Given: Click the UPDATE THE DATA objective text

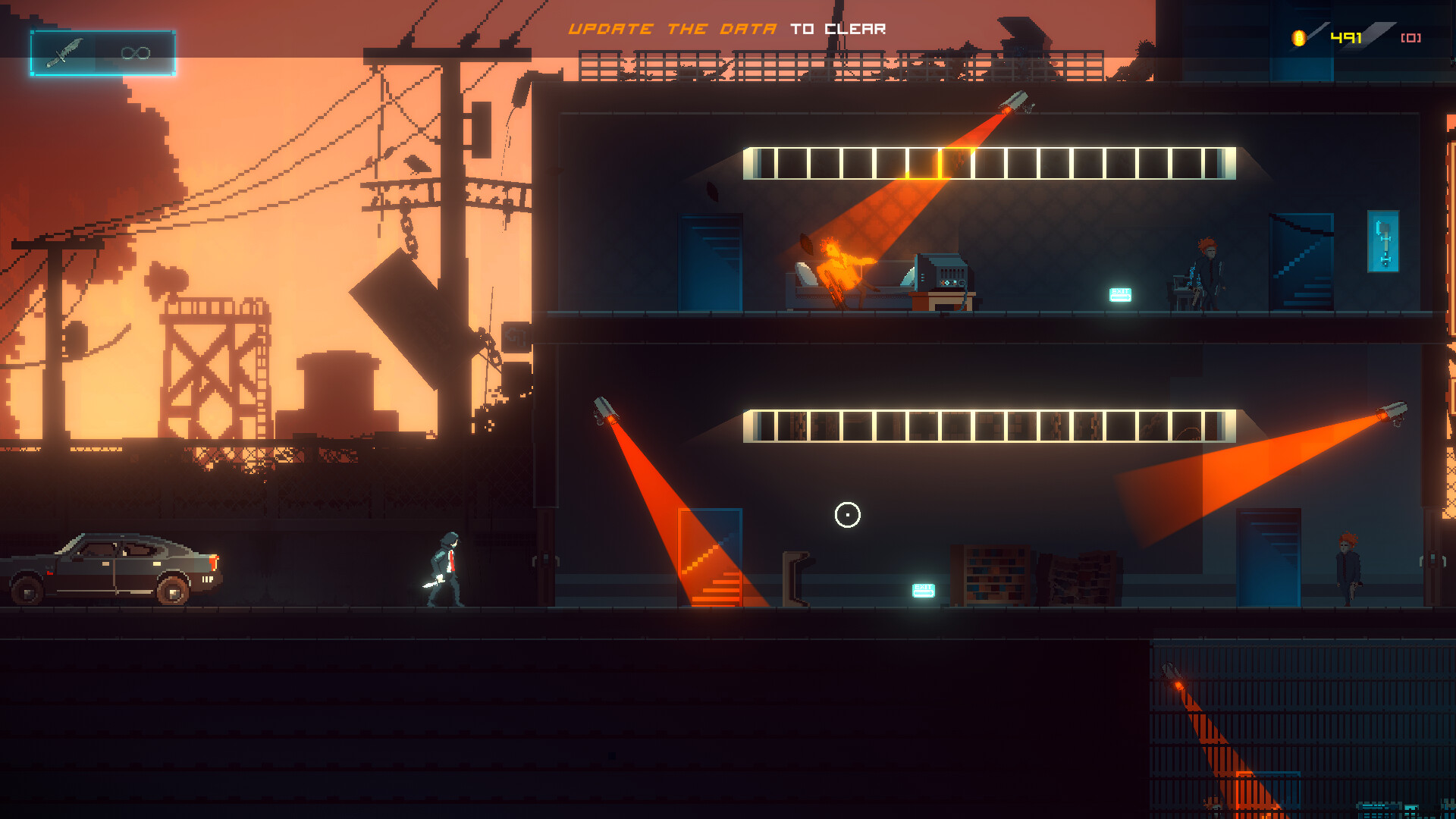Looking at the screenshot, I should [671, 28].
